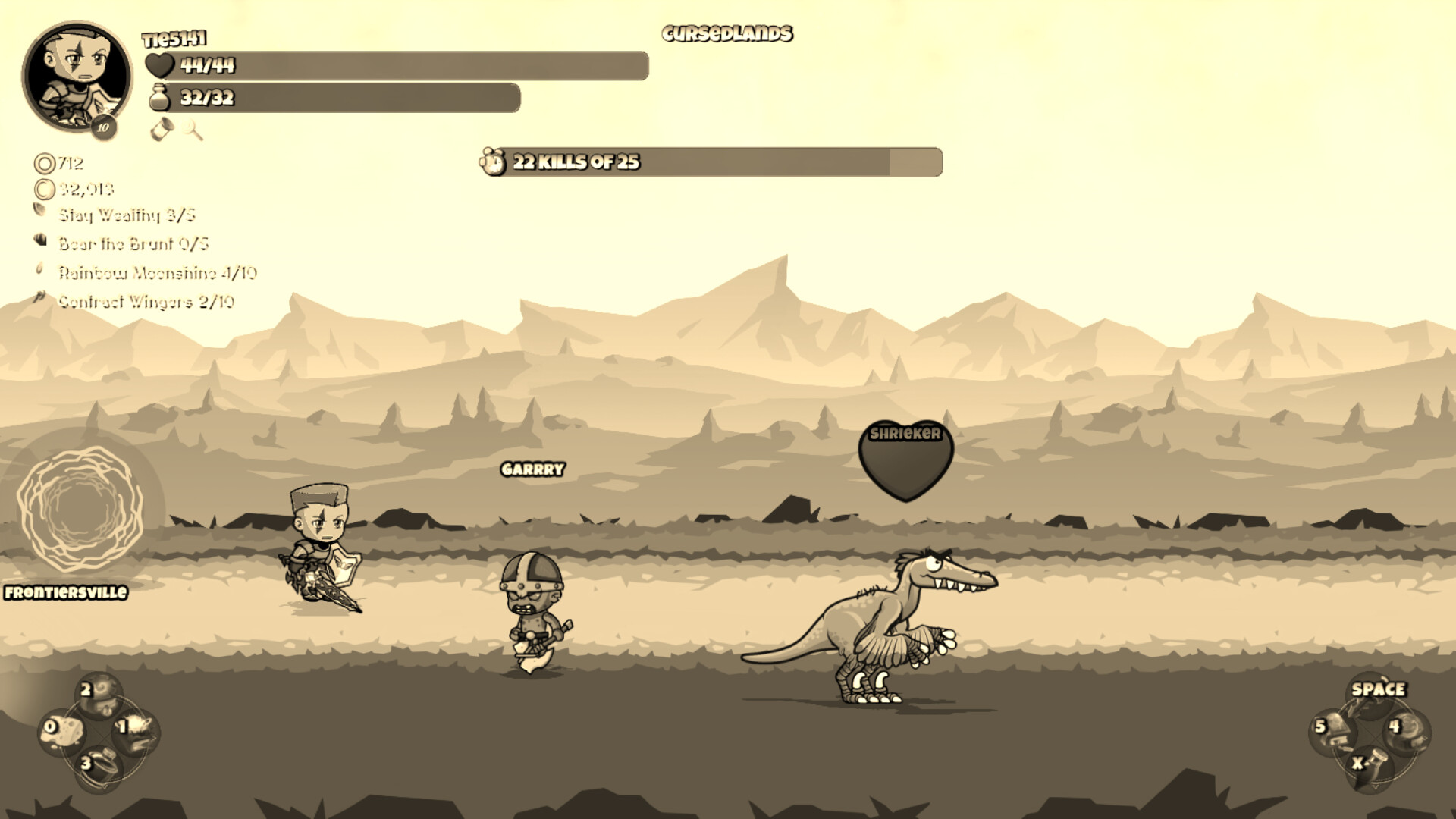The width and height of the screenshot is (1456, 819).
Task: Use the X dagger ability icon
Action: 1371,767
